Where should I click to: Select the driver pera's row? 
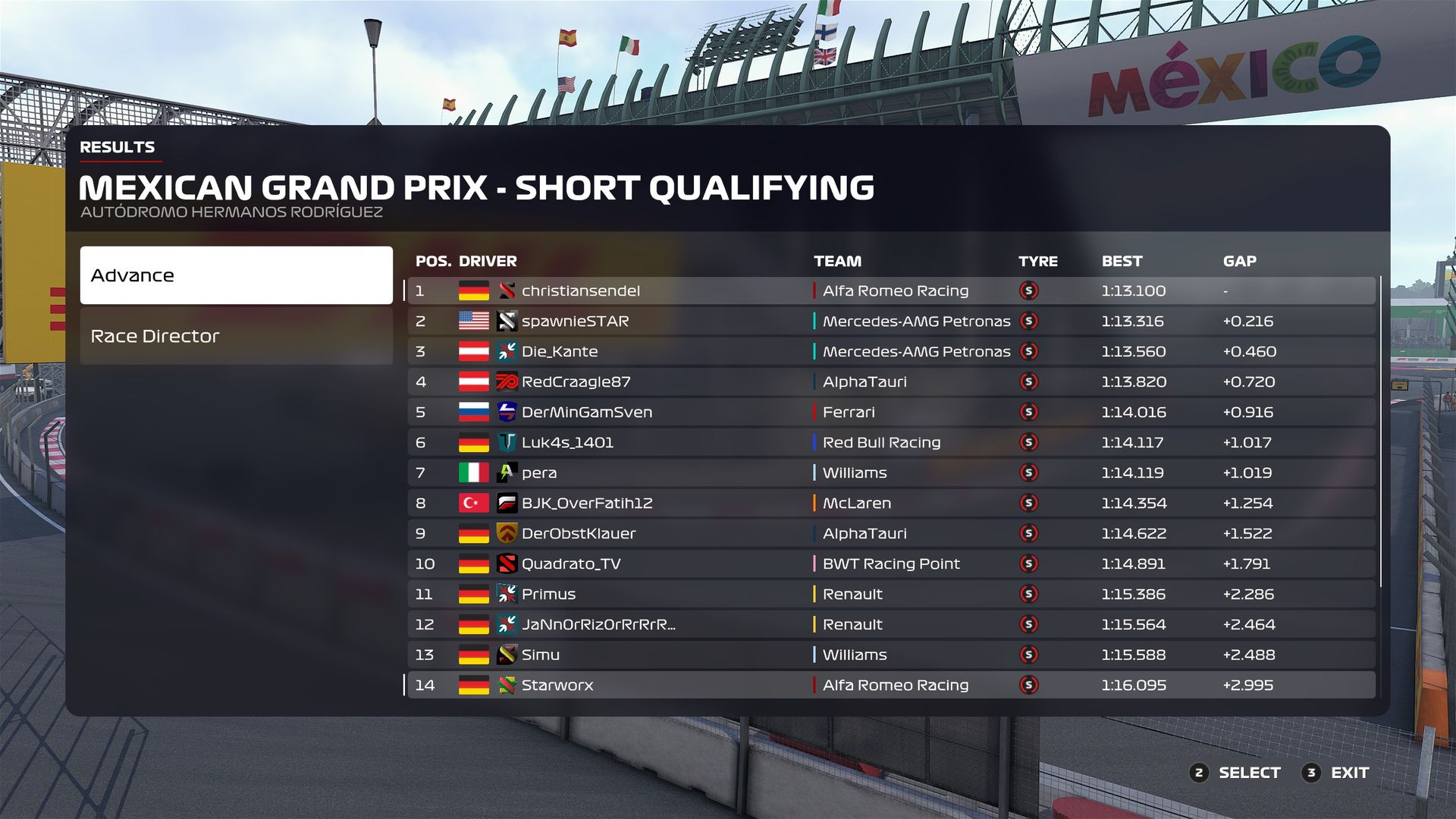click(x=891, y=472)
